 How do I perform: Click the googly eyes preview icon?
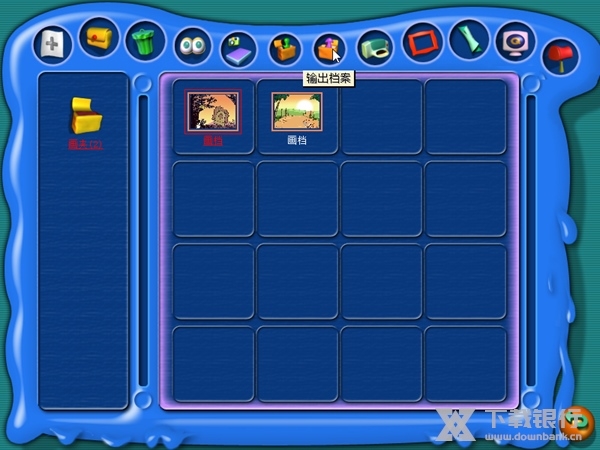[191, 45]
